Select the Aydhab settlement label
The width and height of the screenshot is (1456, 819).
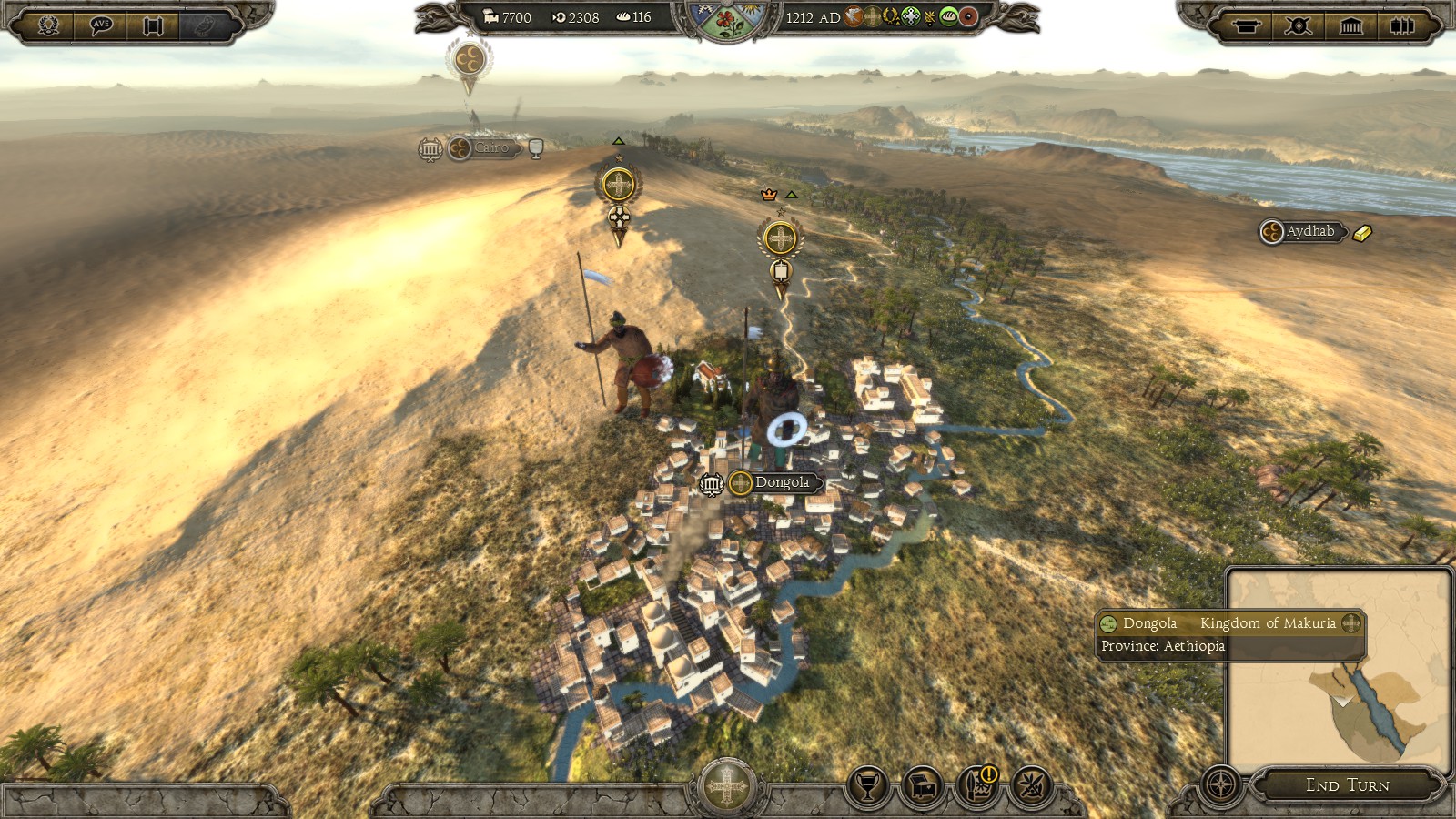click(x=1309, y=232)
